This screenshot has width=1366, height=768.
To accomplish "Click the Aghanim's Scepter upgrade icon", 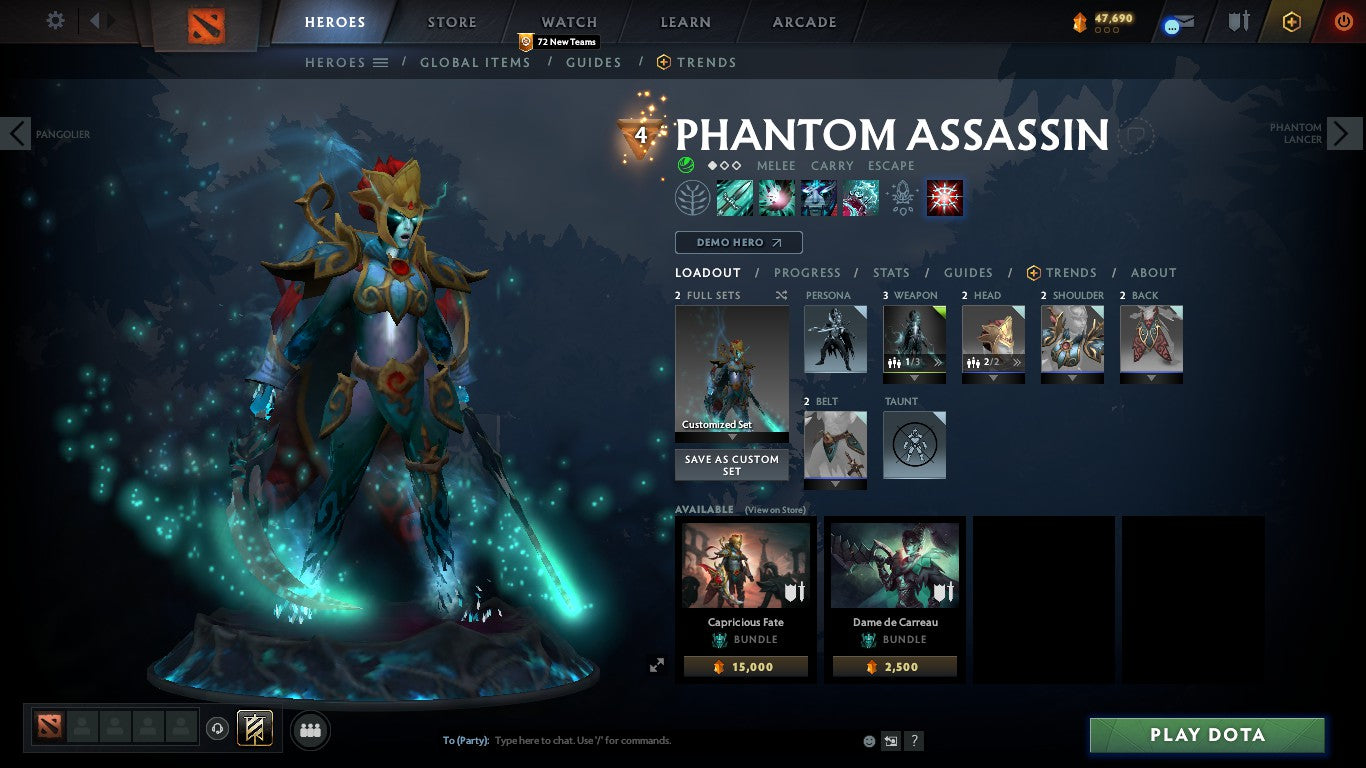I will tap(902, 197).
